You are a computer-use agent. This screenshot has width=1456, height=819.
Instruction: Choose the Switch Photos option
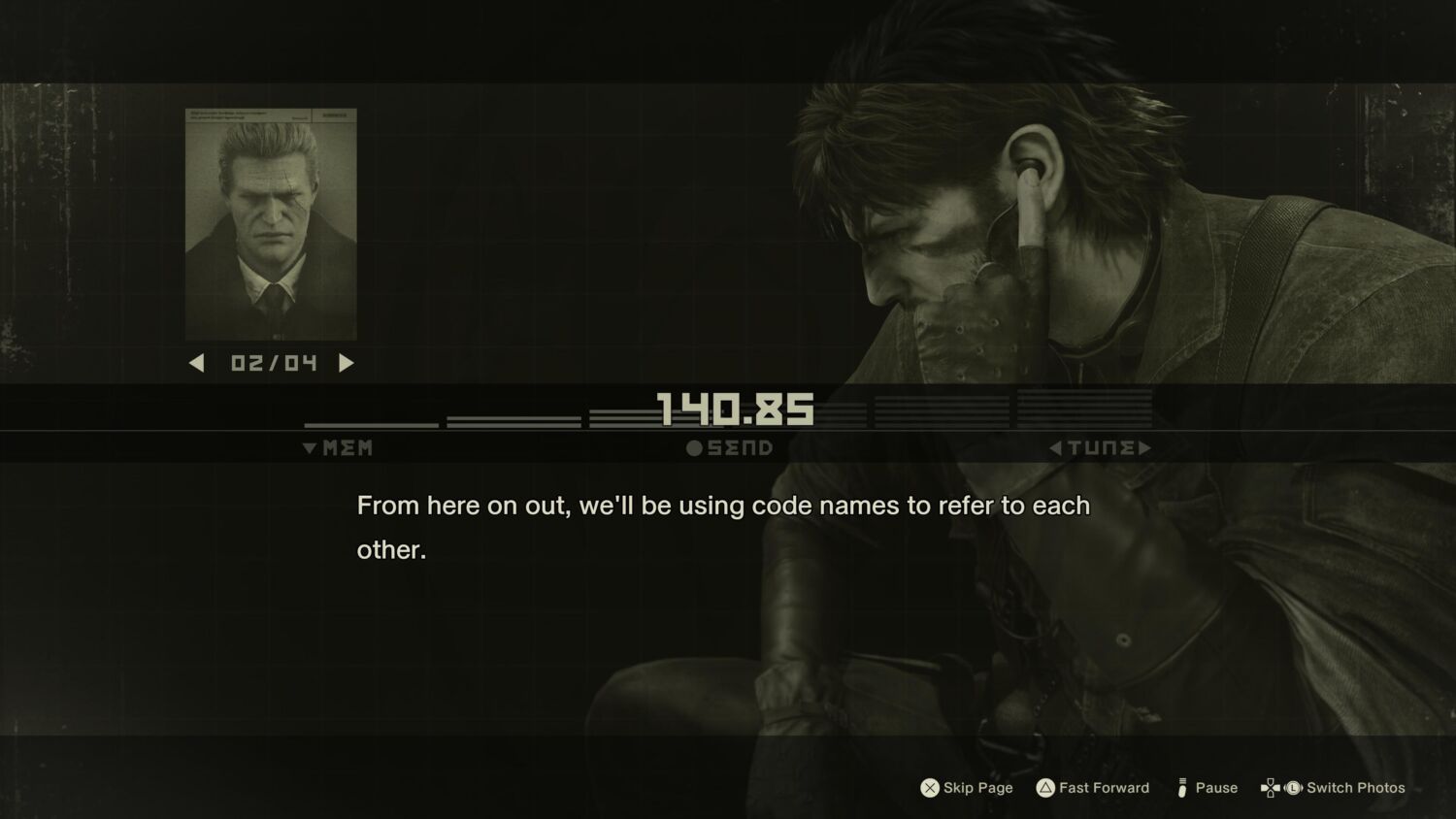[x=1333, y=788]
